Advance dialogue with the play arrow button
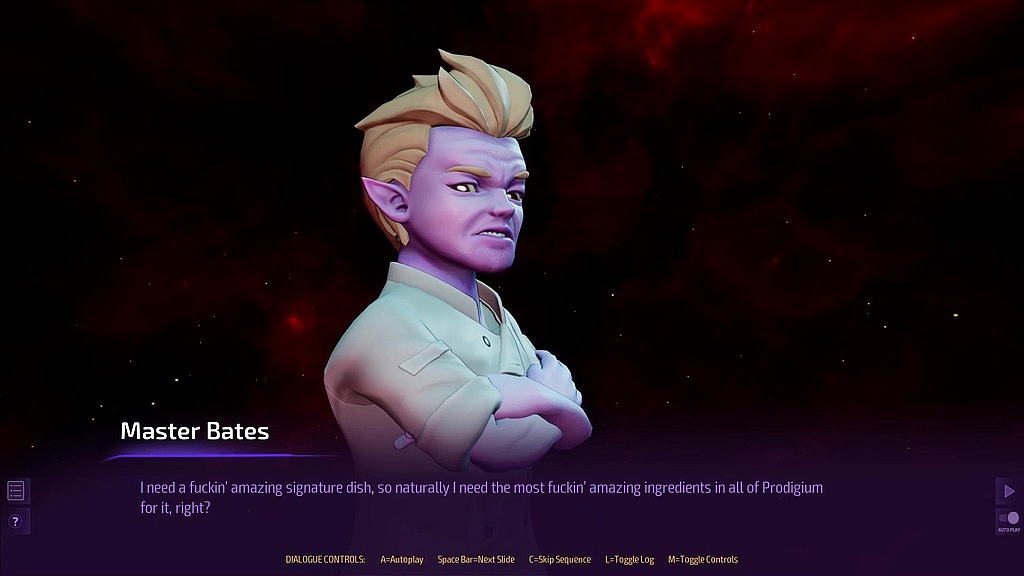Image resolution: width=1024 pixels, height=576 pixels. pyautogui.click(x=1008, y=490)
